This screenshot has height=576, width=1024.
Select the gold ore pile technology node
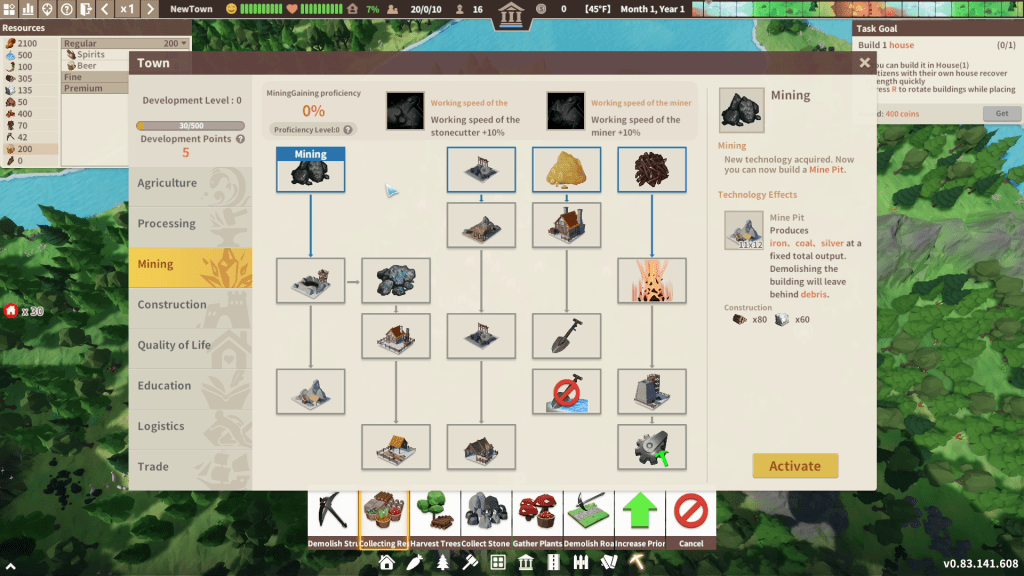coord(566,170)
